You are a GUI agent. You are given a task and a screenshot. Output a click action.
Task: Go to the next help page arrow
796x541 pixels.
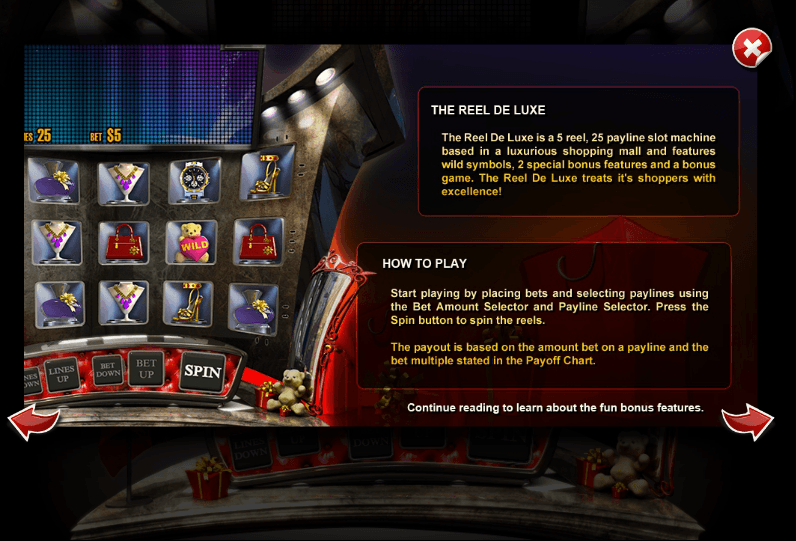(747, 421)
